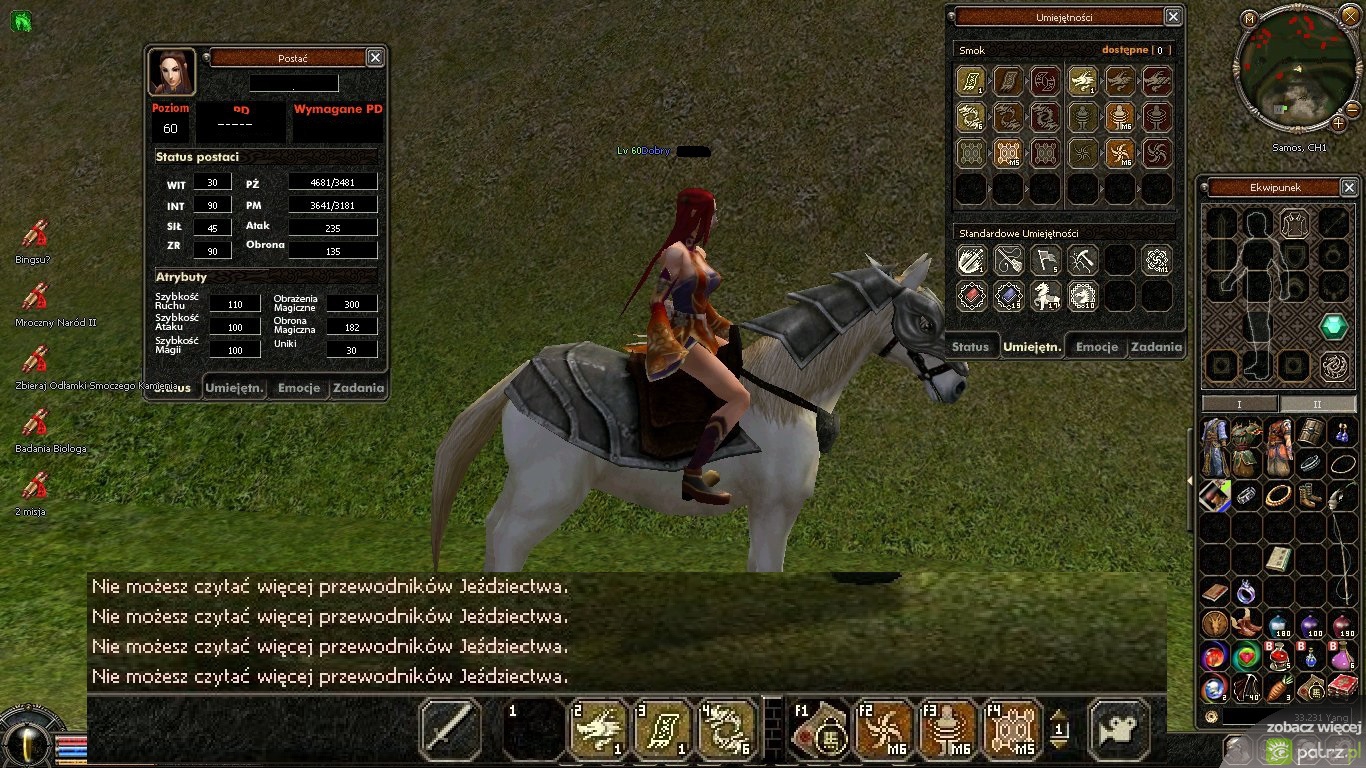Select the horse riding skill icon
This screenshot has height=768, width=1366.
click(1045, 296)
